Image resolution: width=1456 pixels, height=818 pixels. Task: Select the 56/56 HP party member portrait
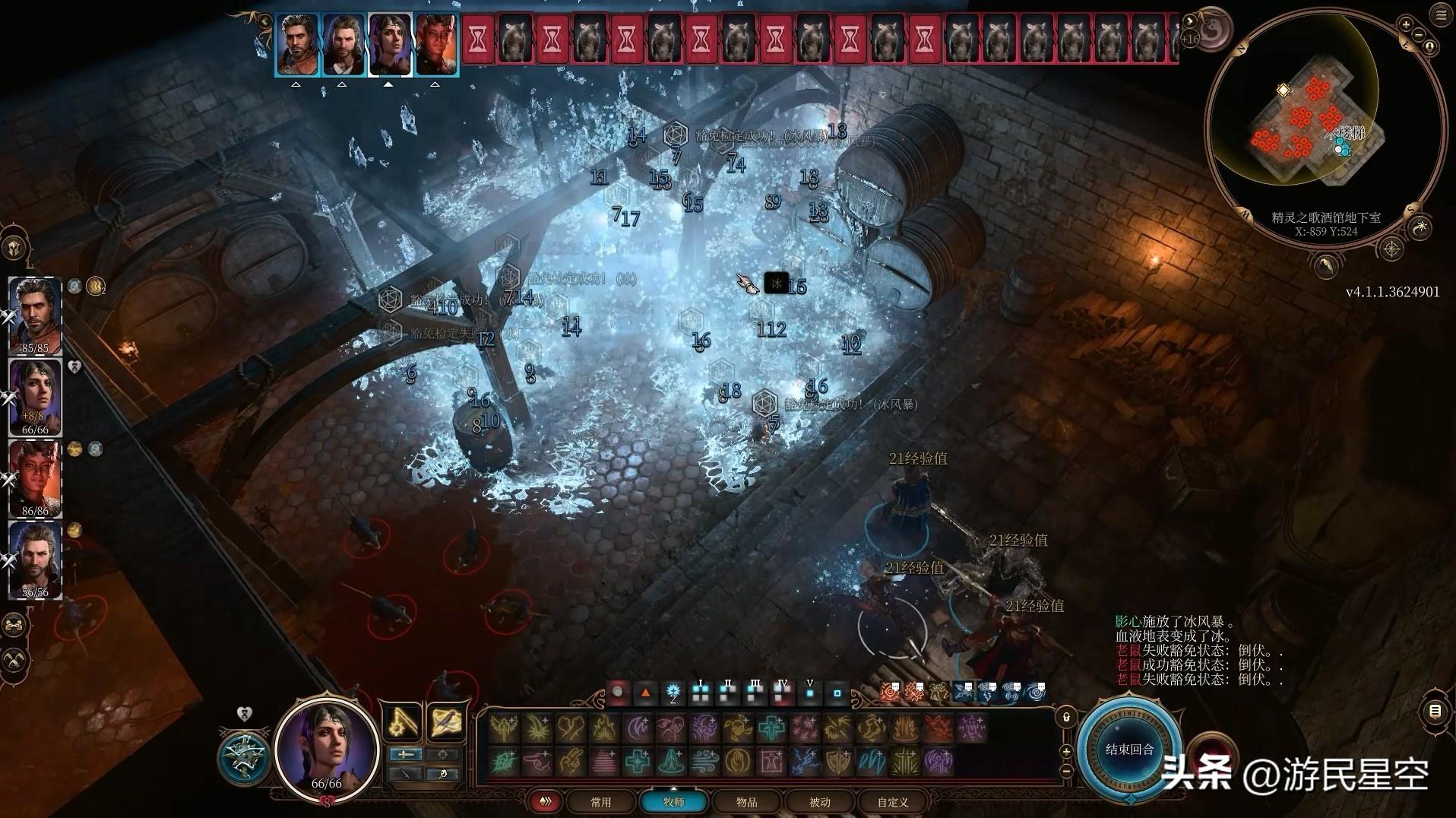[x=35, y=560]
